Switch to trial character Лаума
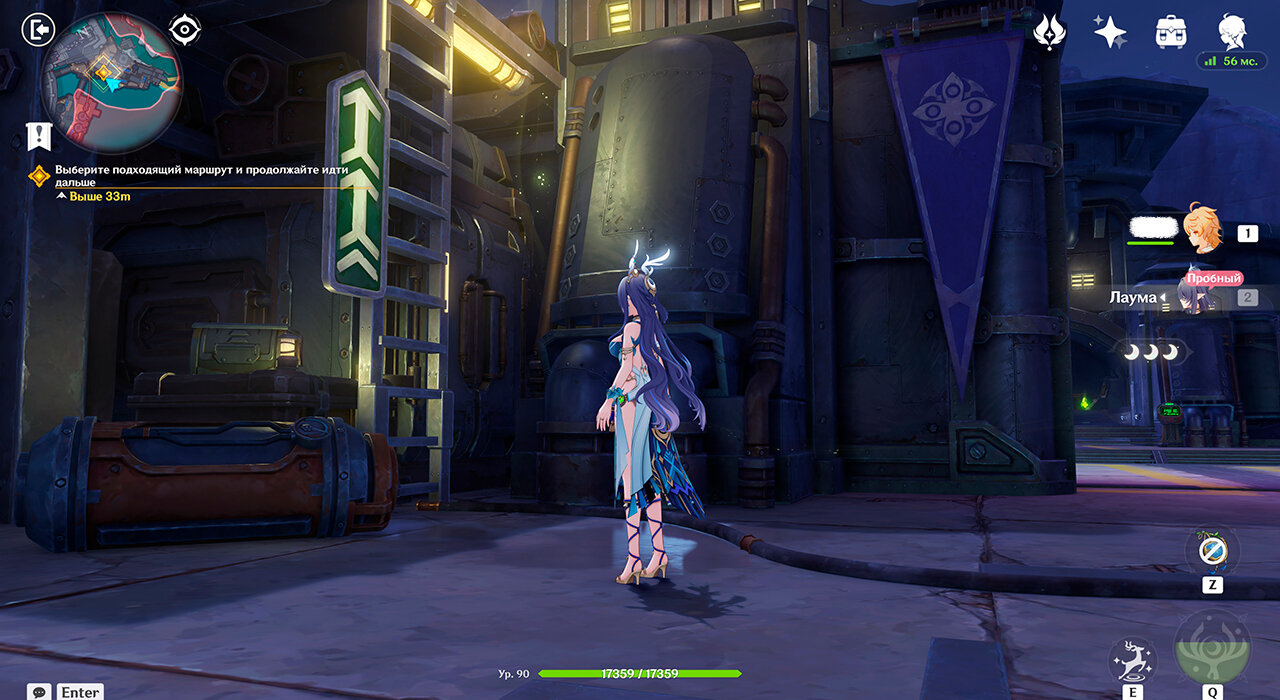The image size is (1280, 700). point(1195,297)
